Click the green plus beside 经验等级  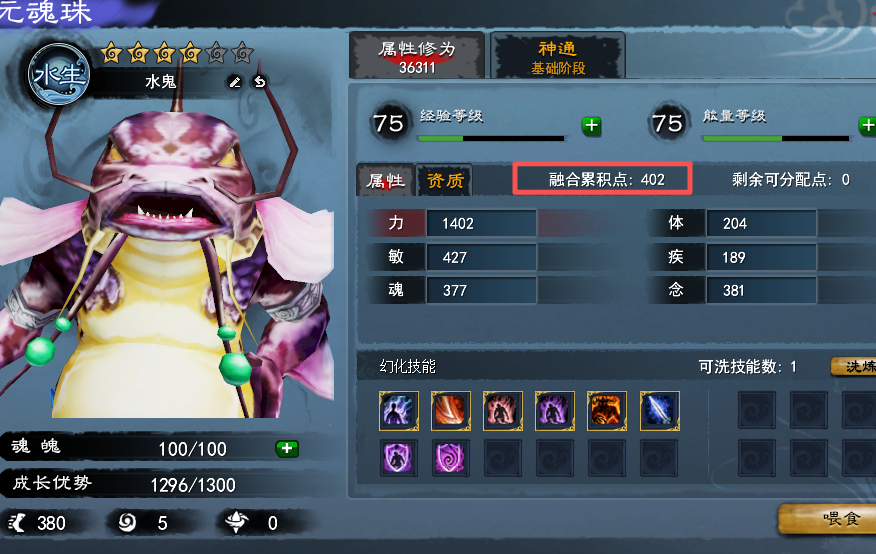tap(592, 126)
